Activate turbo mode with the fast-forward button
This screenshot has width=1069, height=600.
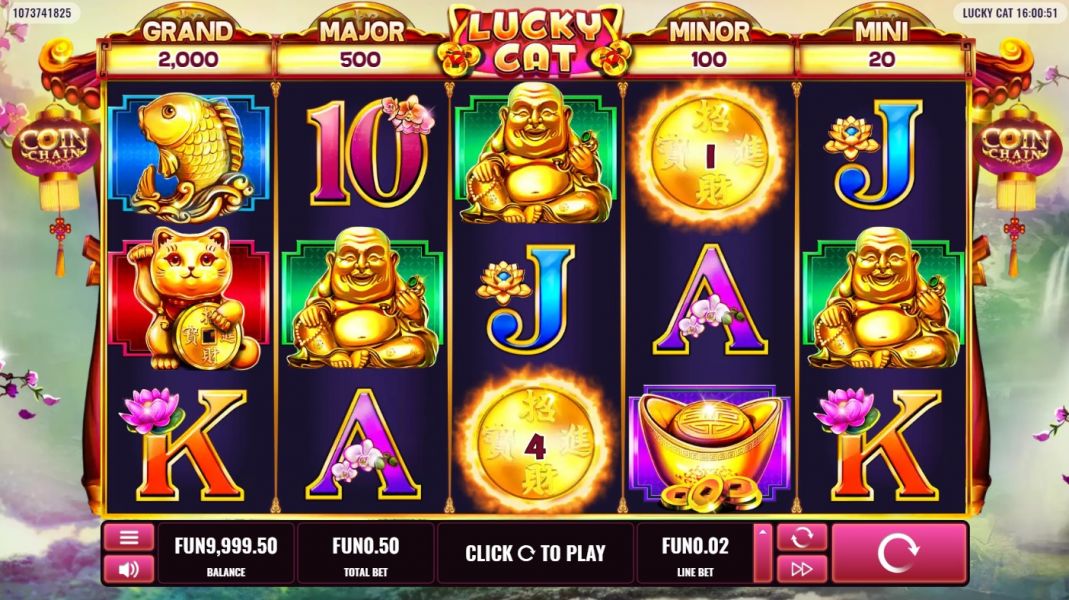(x=801, y=569)
